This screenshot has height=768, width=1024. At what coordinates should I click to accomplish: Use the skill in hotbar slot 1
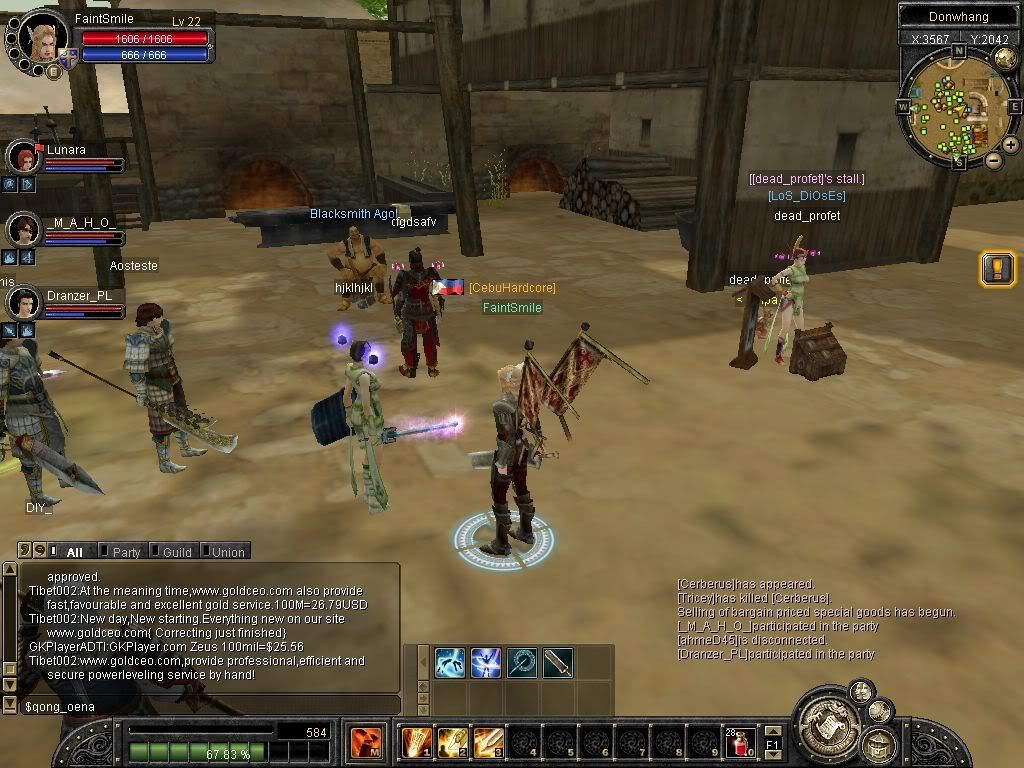[415, 742]
